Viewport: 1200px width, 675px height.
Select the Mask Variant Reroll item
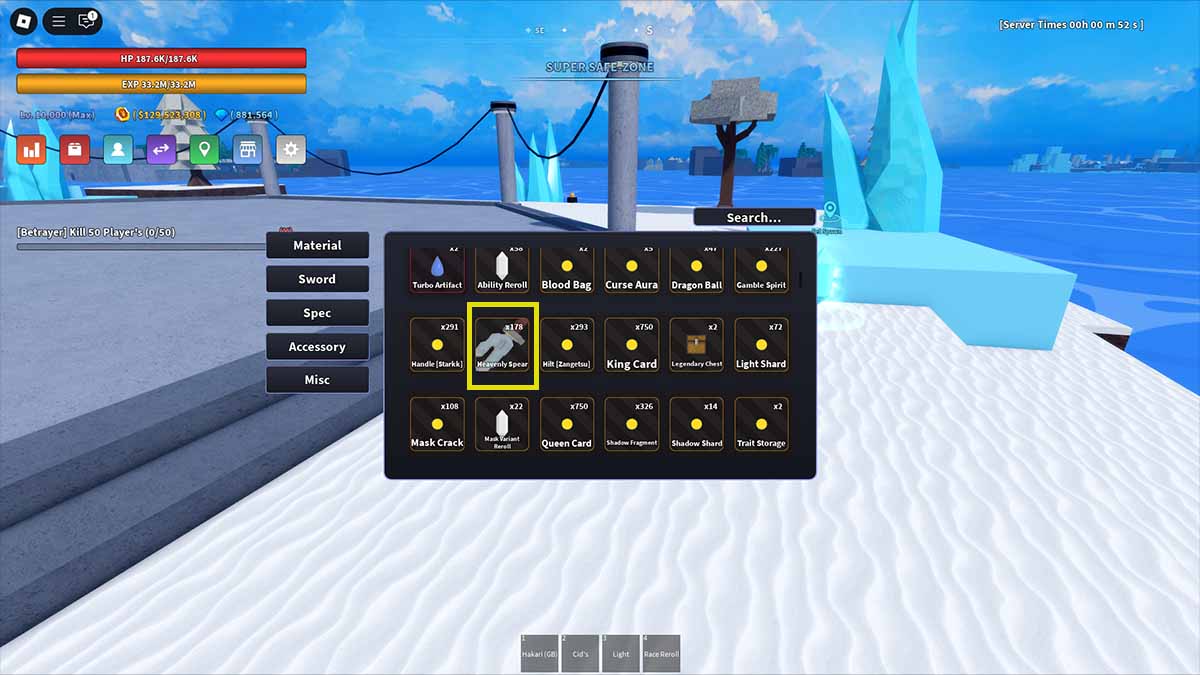503,425
